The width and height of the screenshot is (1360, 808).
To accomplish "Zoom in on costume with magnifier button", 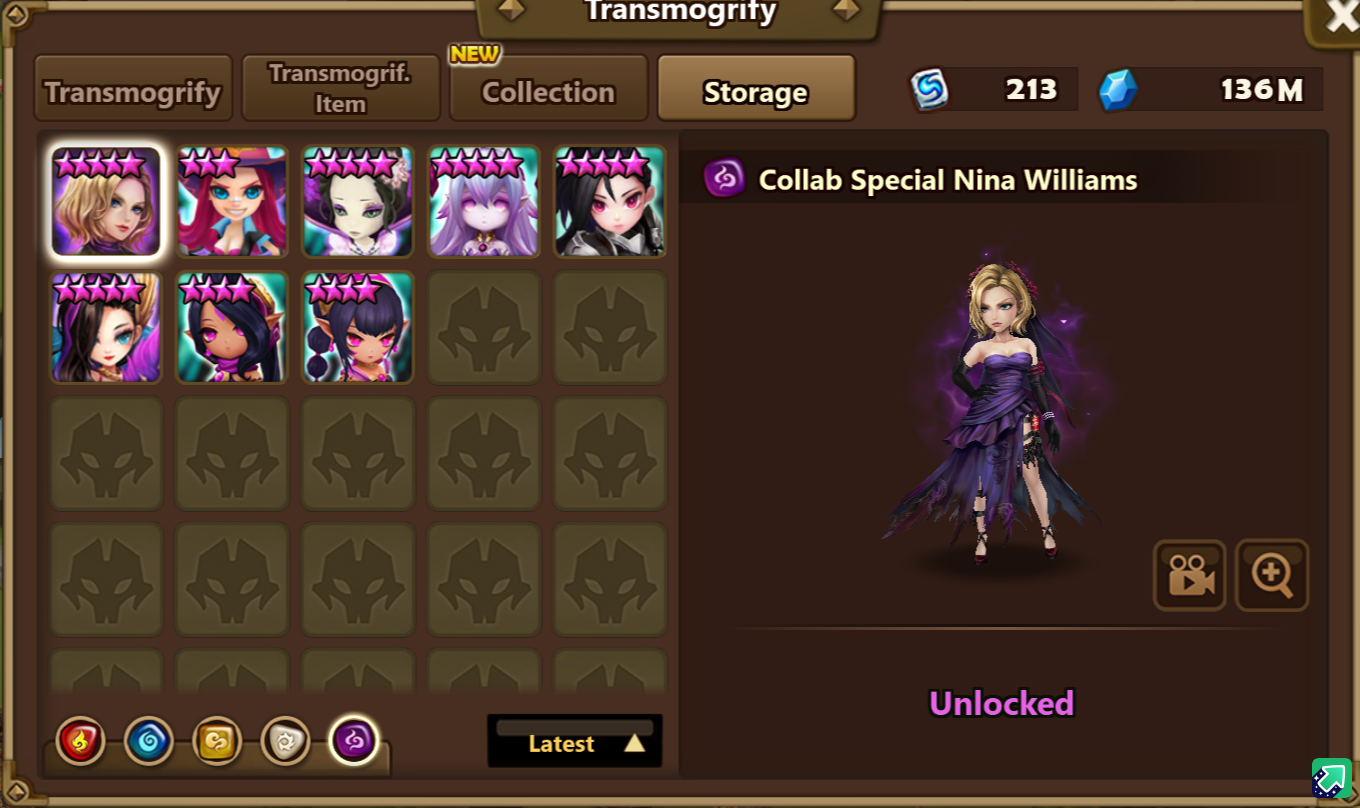I will [x=1272, y=575].
